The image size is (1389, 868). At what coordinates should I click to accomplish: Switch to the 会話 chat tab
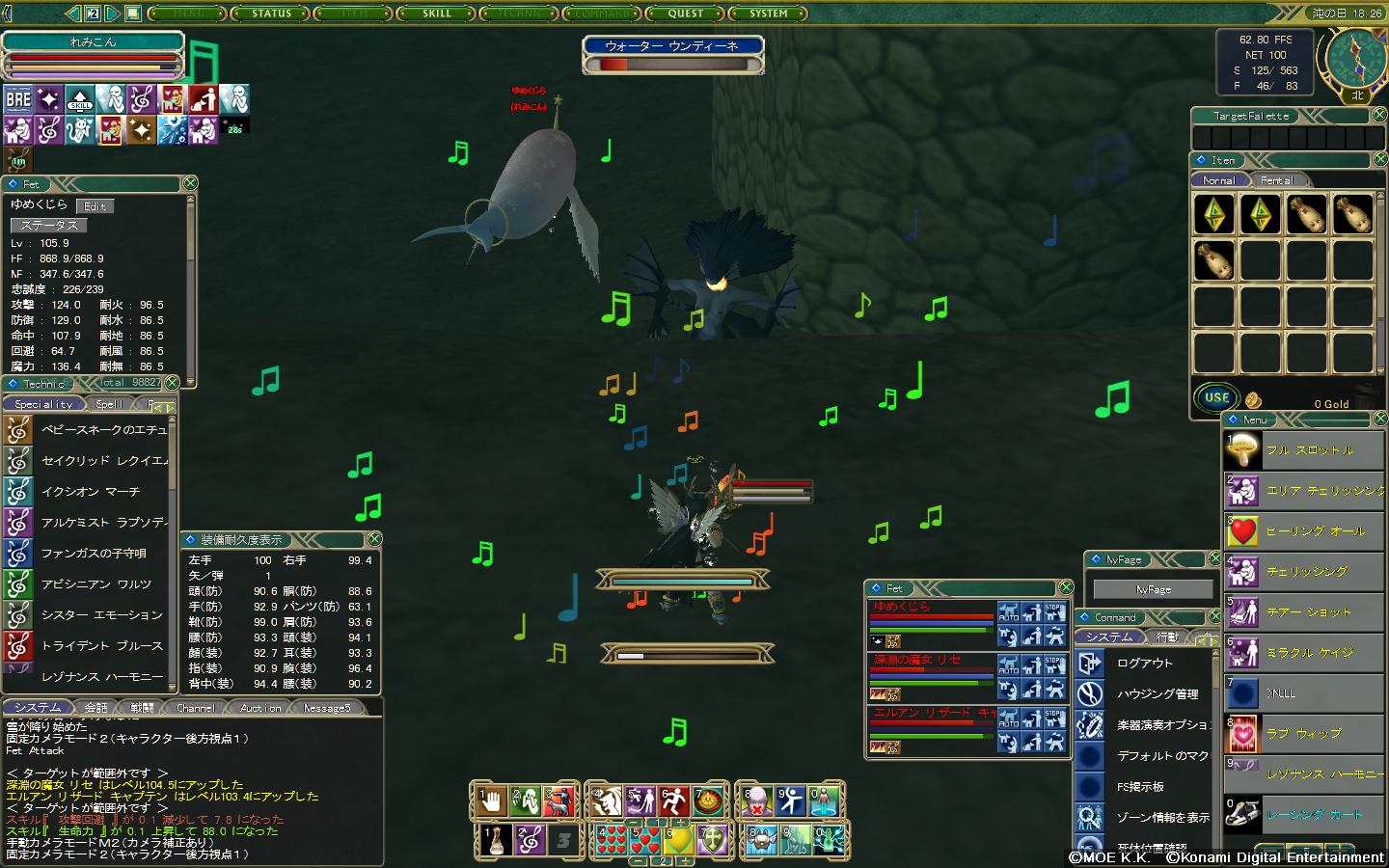[96, 708]
